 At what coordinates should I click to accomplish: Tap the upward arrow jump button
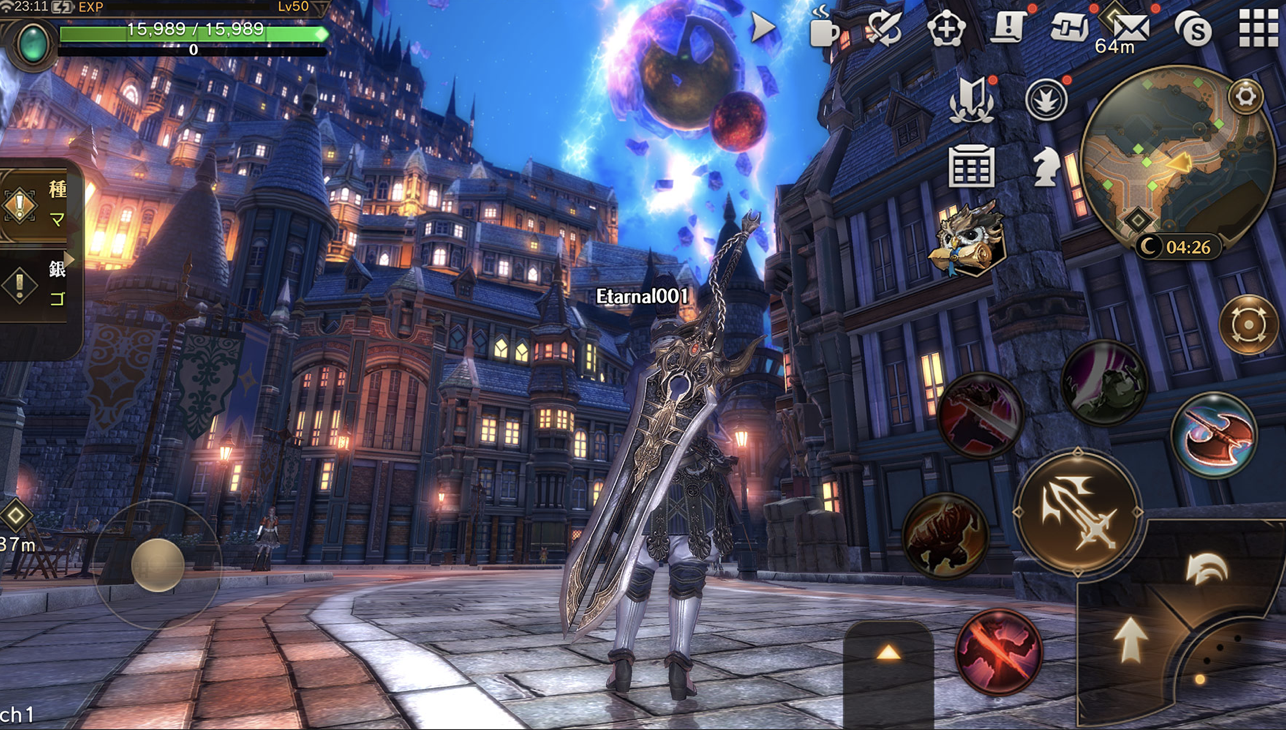coord(1131,640)
